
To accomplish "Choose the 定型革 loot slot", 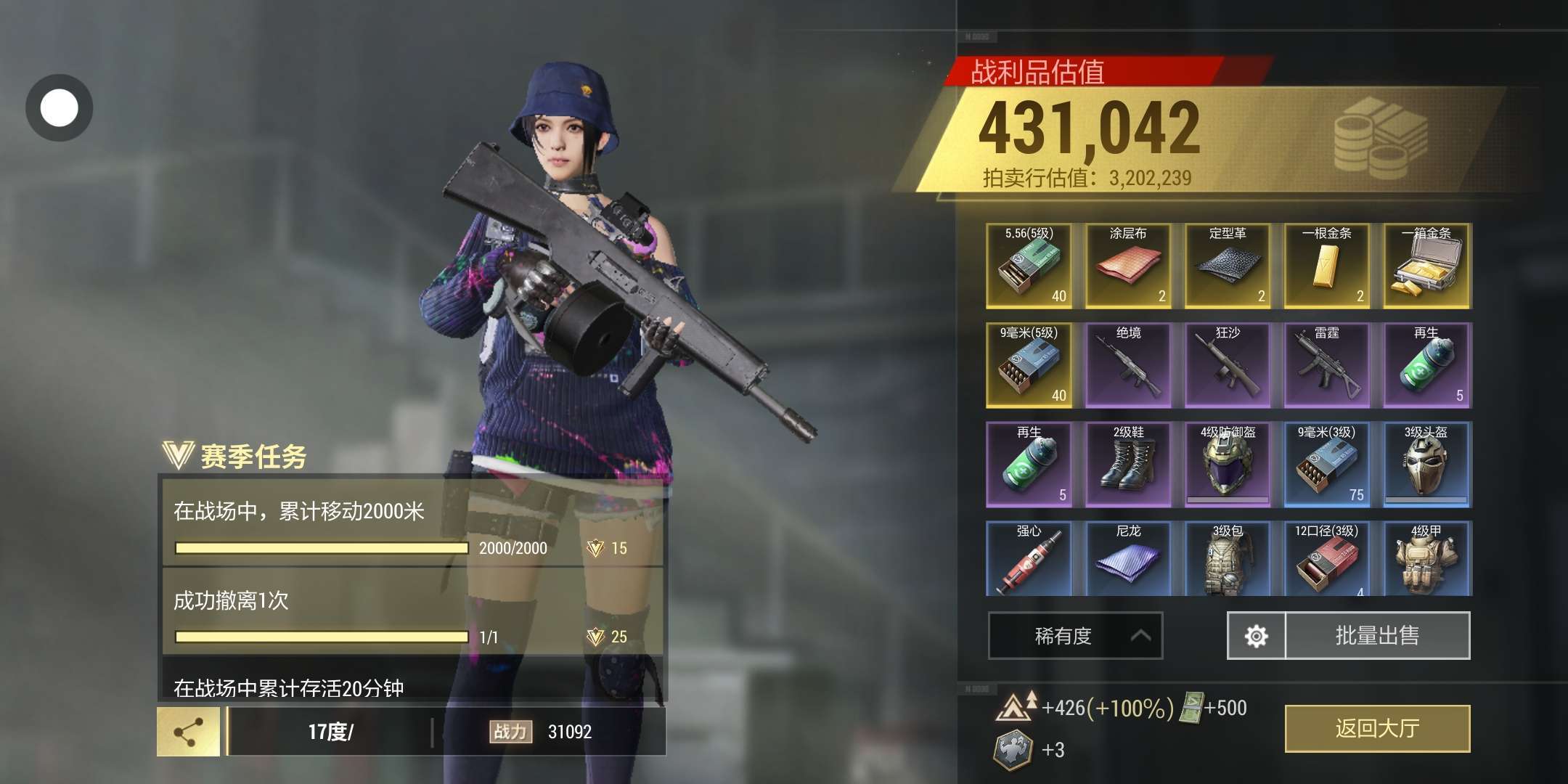I will pos(1228,266).
